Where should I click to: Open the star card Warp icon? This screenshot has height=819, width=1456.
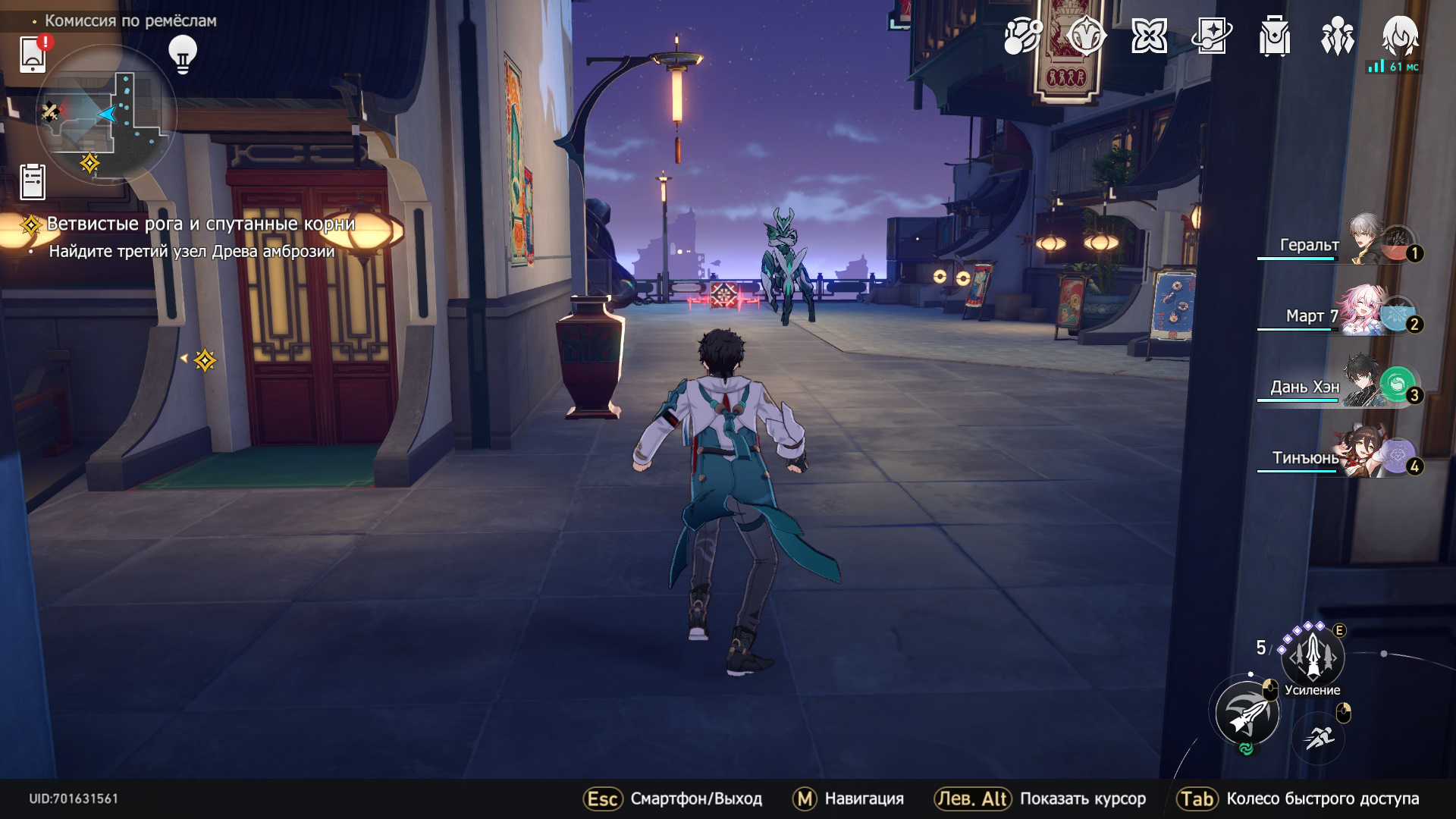pos(1212,36)
